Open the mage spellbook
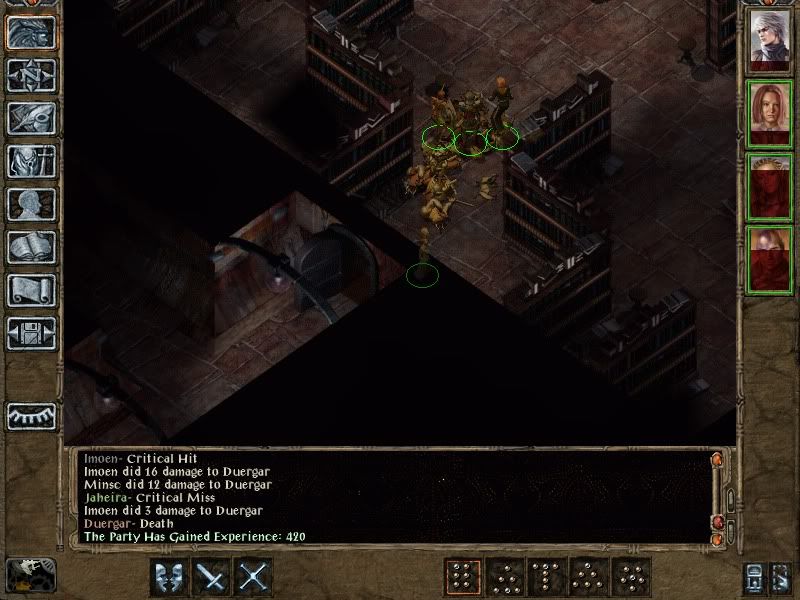800x600 pixels. (31, 247)
